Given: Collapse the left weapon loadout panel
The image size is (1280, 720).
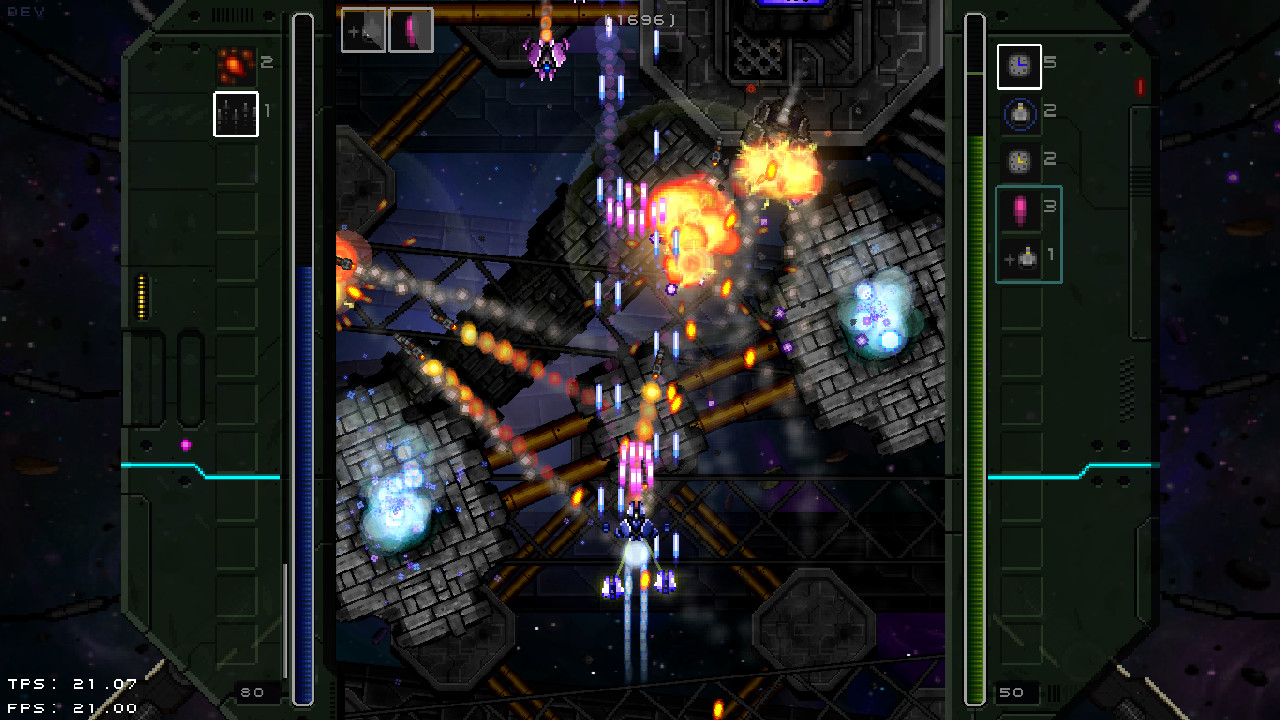Looking at the screenshot, I should (200, 360).
